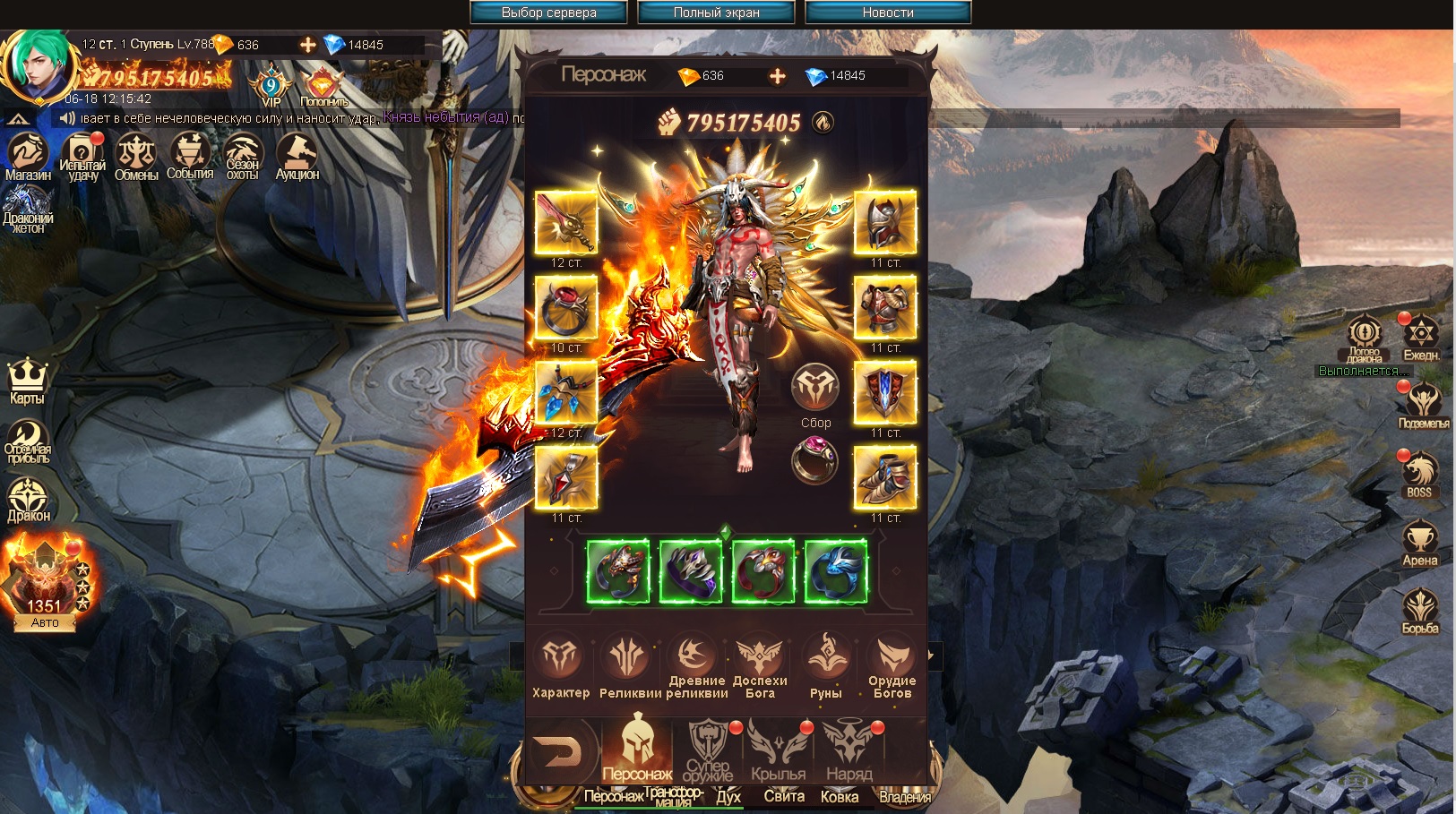Show the VIP level 9 badge
Screen dimensions: 1456x814
click(271, 87)
